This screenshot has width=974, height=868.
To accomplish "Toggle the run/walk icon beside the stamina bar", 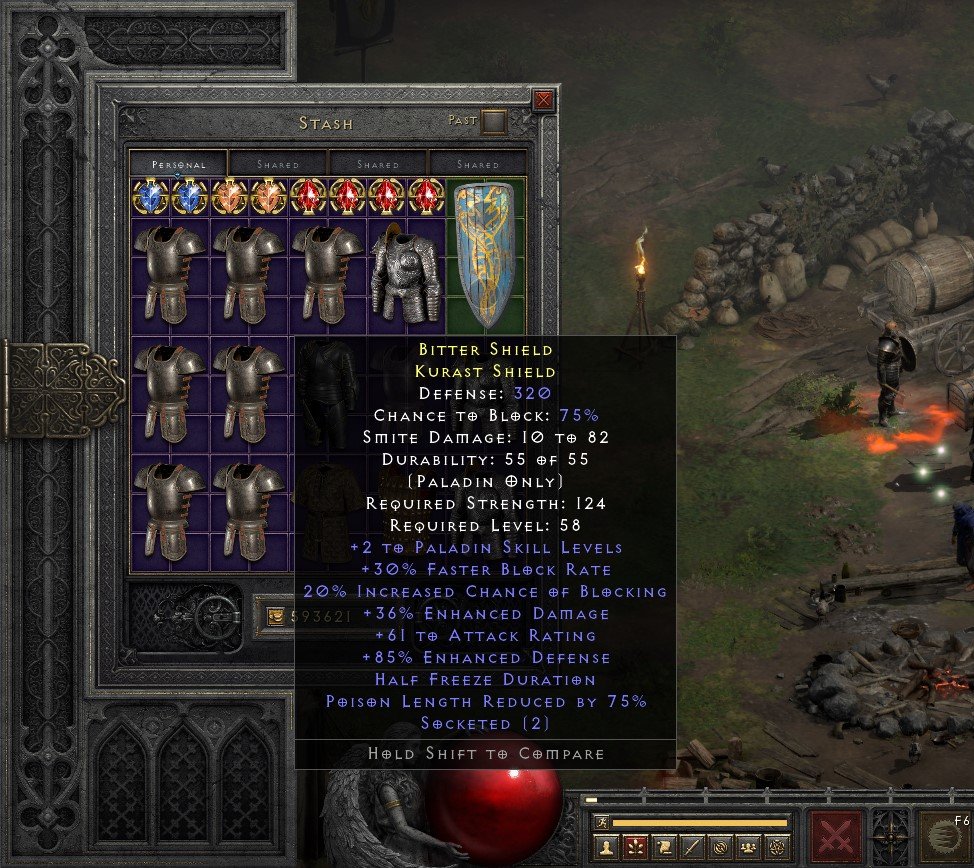I will point(602,822).
